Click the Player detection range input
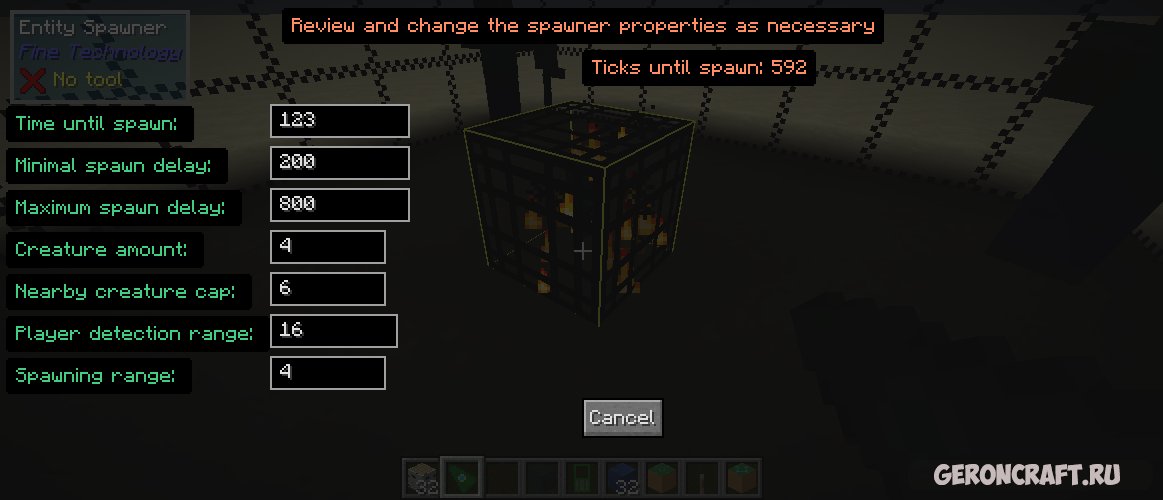 [x=333, y=331]
